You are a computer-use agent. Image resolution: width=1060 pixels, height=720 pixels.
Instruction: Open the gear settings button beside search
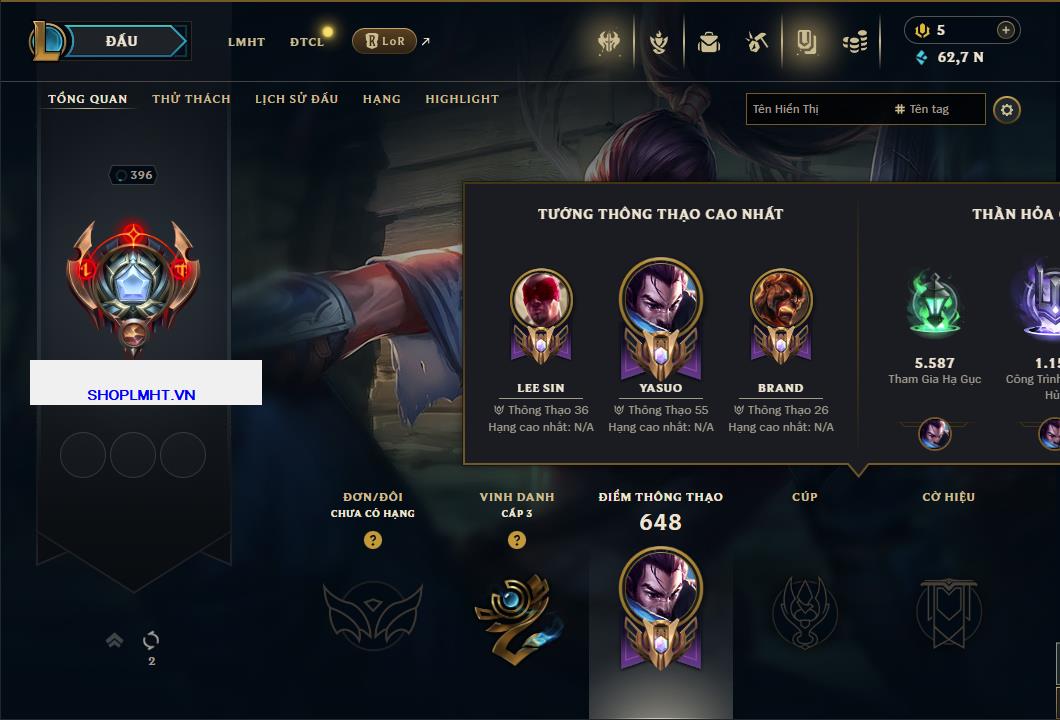pos(1007,109)
